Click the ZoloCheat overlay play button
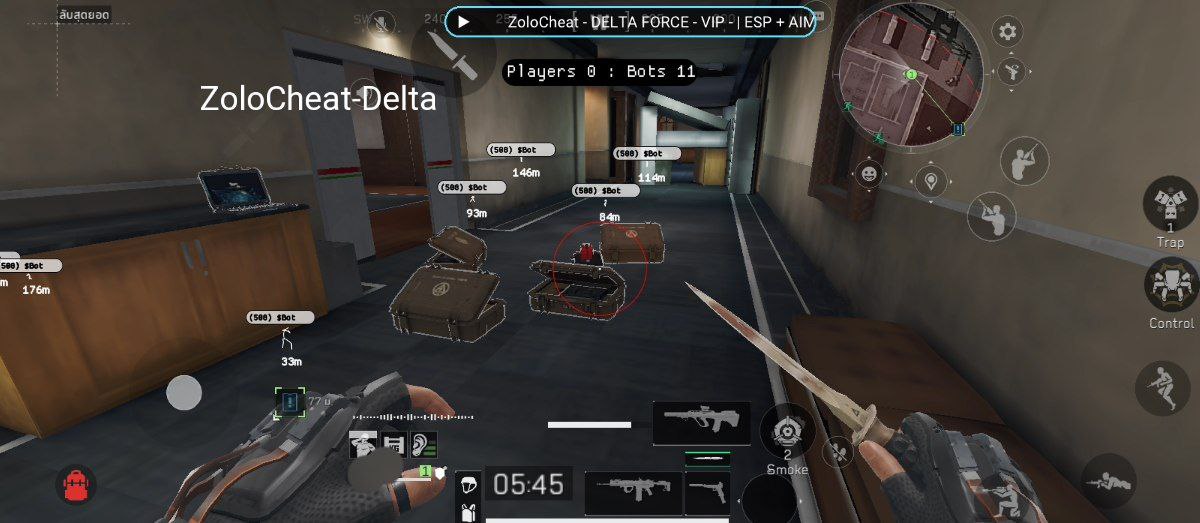The width and height of the screenshot is (1200, 523). pos(464,21)
